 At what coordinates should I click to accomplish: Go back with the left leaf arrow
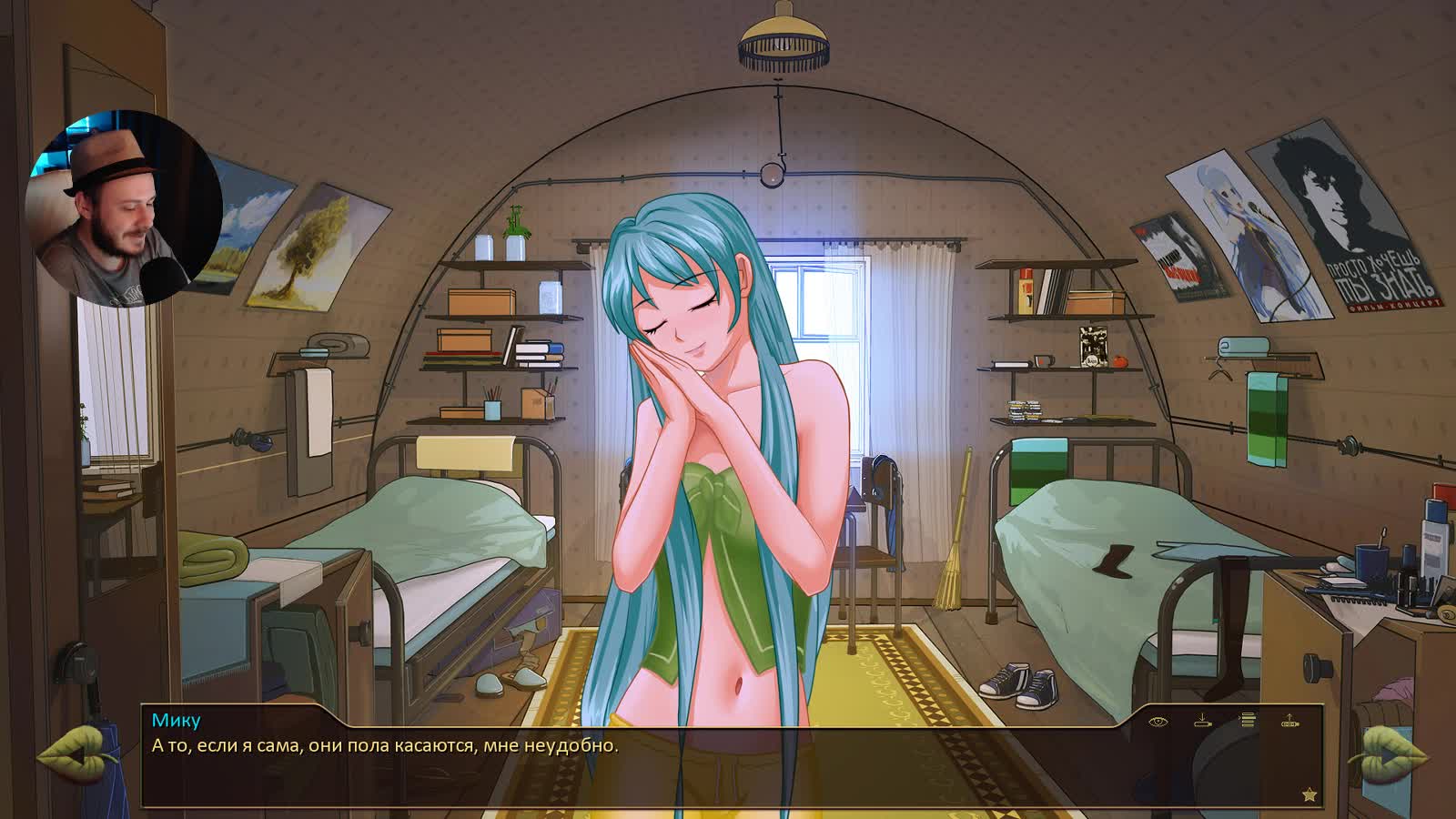click(x=73, y=755)
